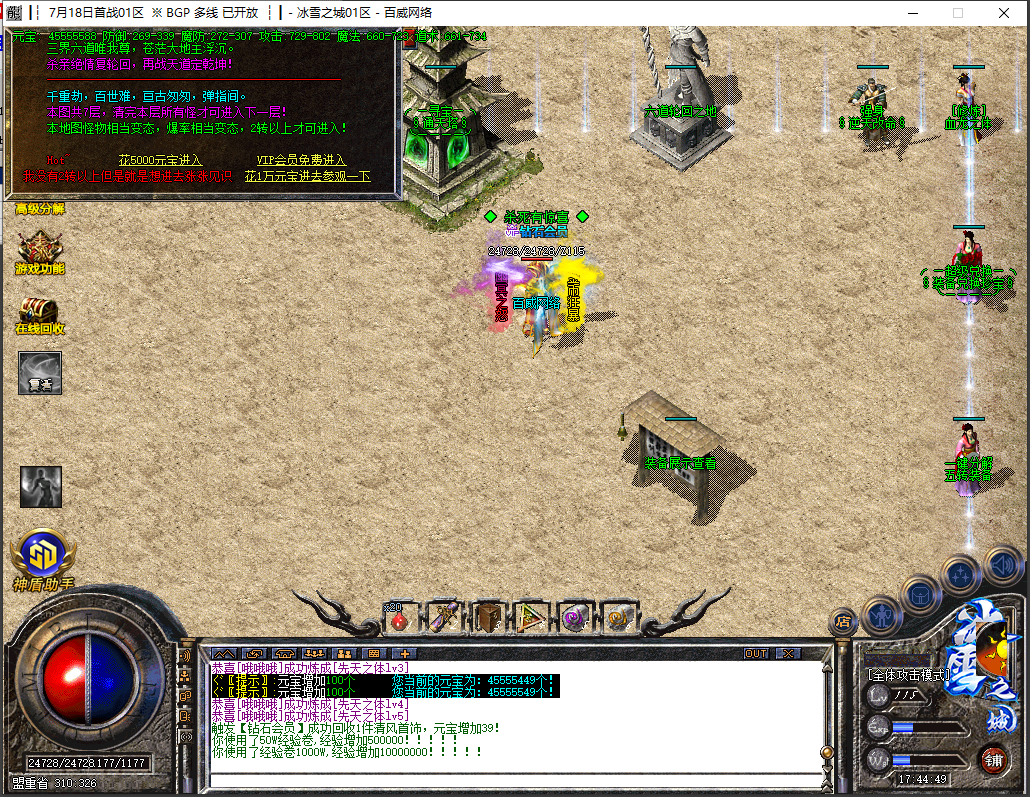Select the VIP会员免费进入 option
Screen dimensions: 1030x797
click(x=300, y=160)
